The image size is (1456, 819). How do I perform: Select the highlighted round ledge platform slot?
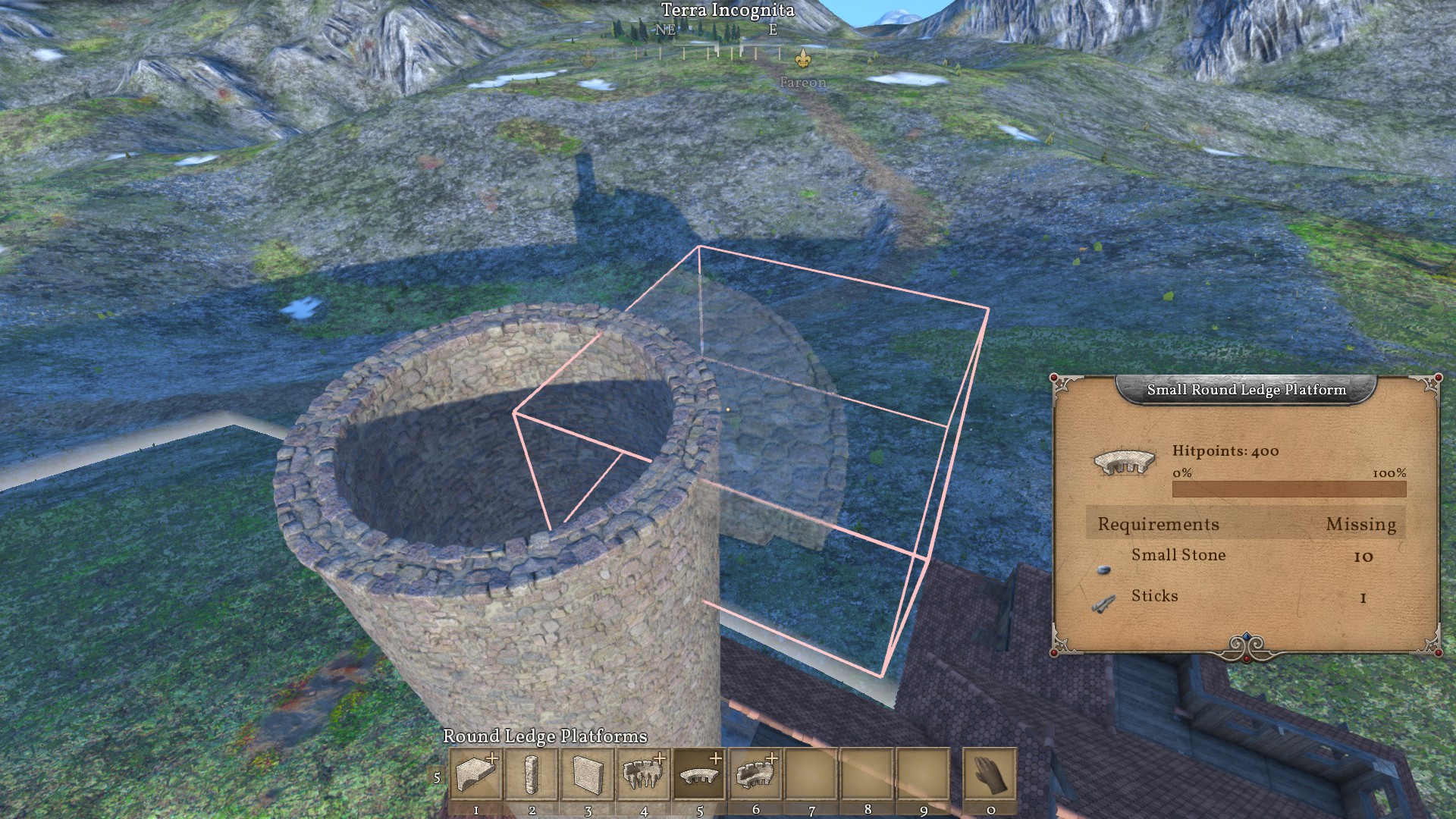pos(699,774)
